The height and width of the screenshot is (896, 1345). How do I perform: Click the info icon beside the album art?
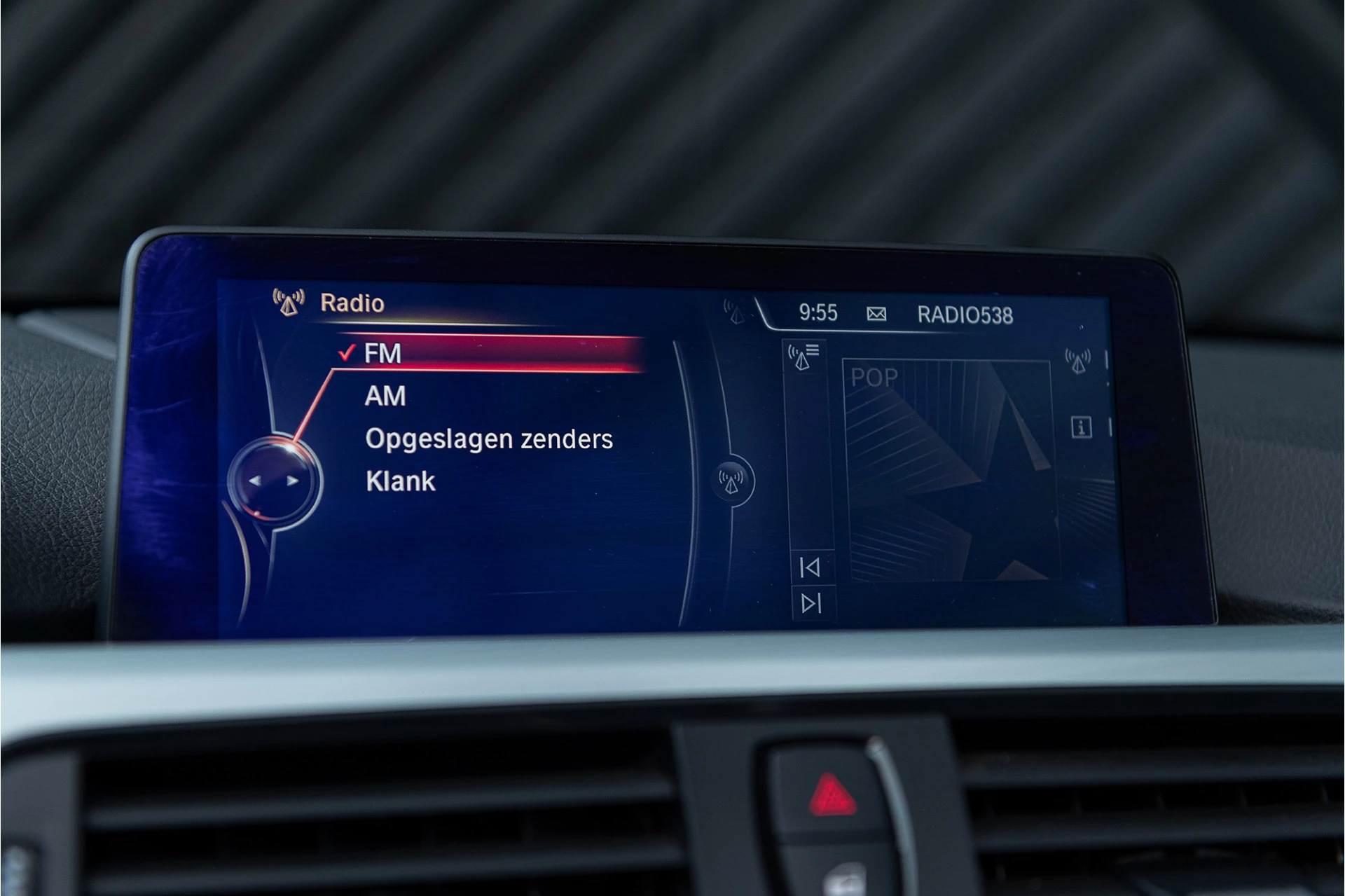coord(1083,427)
